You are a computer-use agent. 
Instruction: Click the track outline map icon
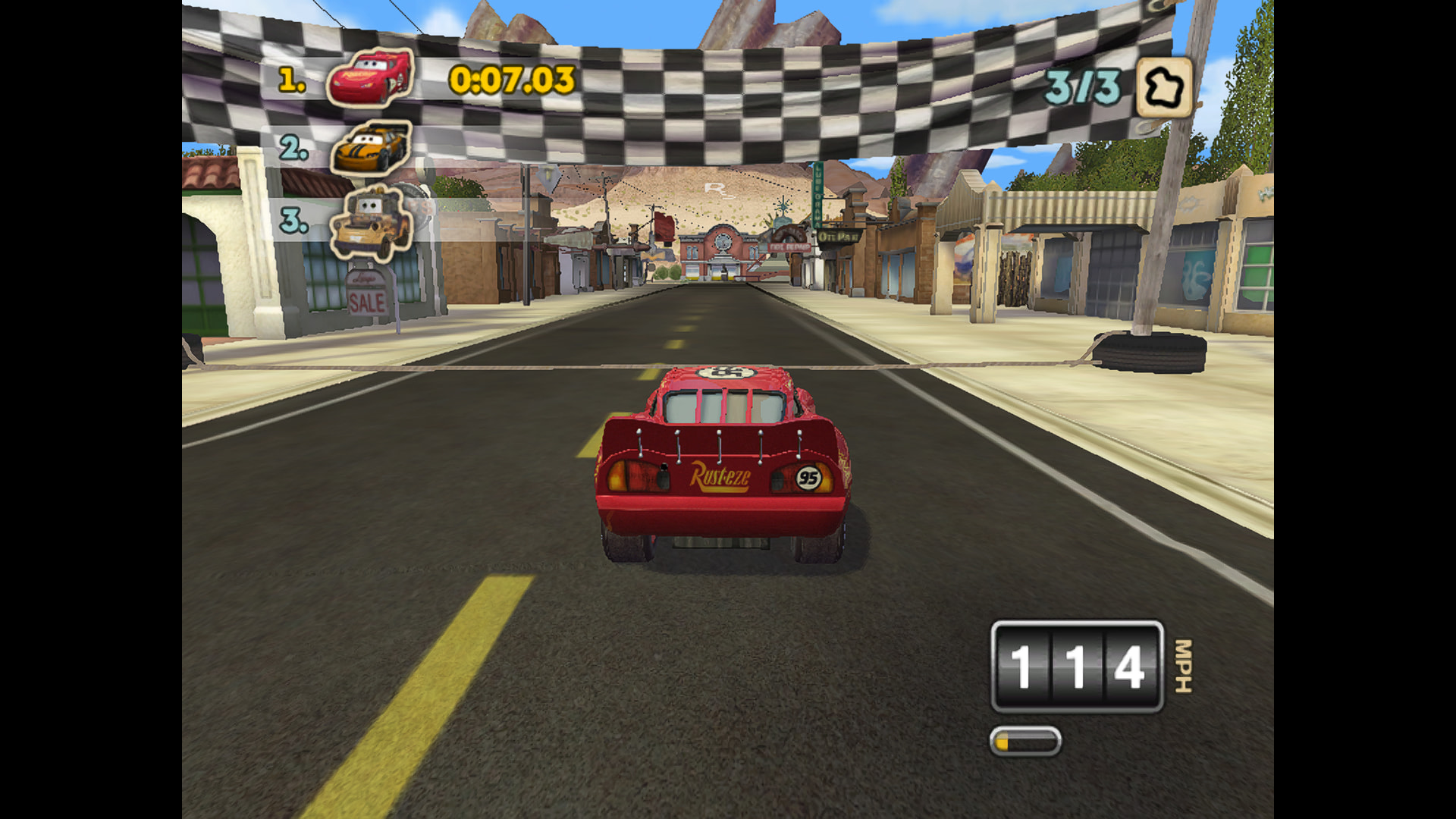(1164, 88)
